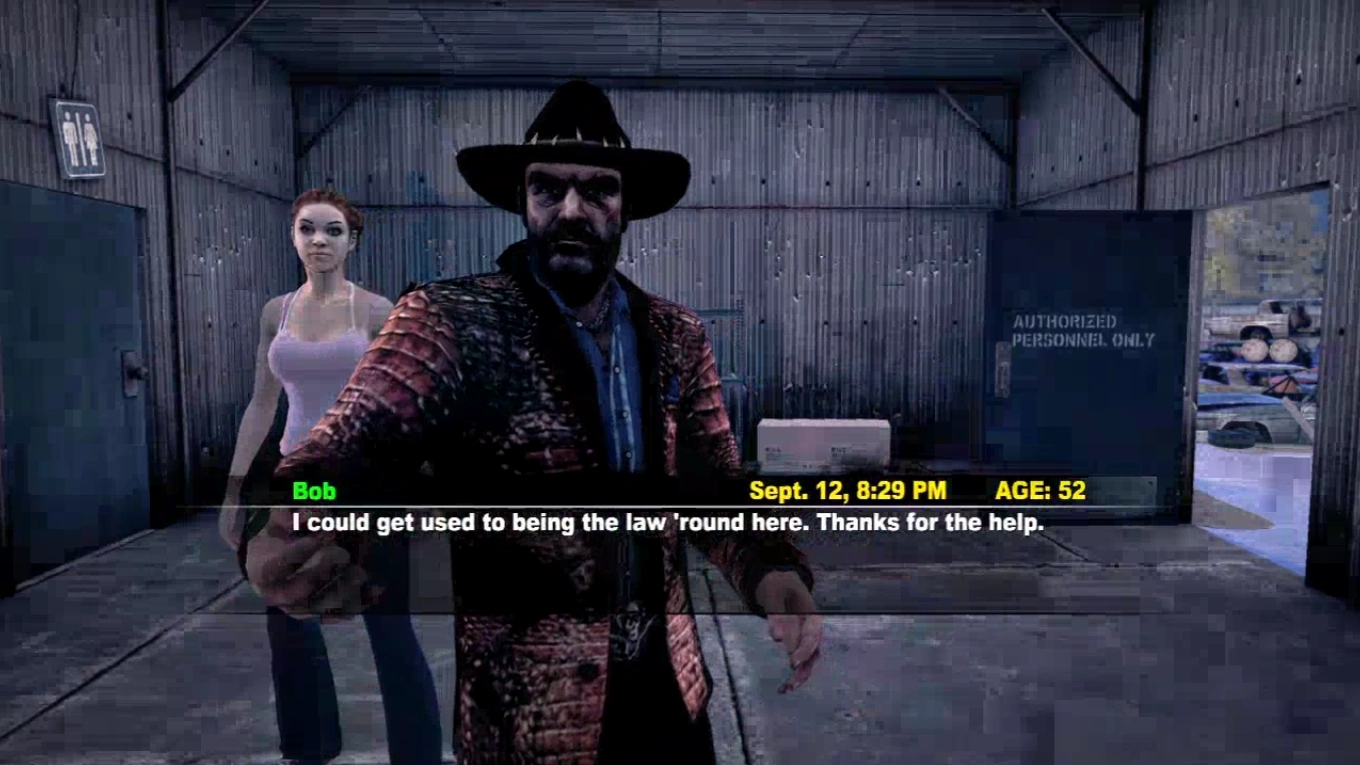Select the female figure on the restroom sign

pos(90,134)
